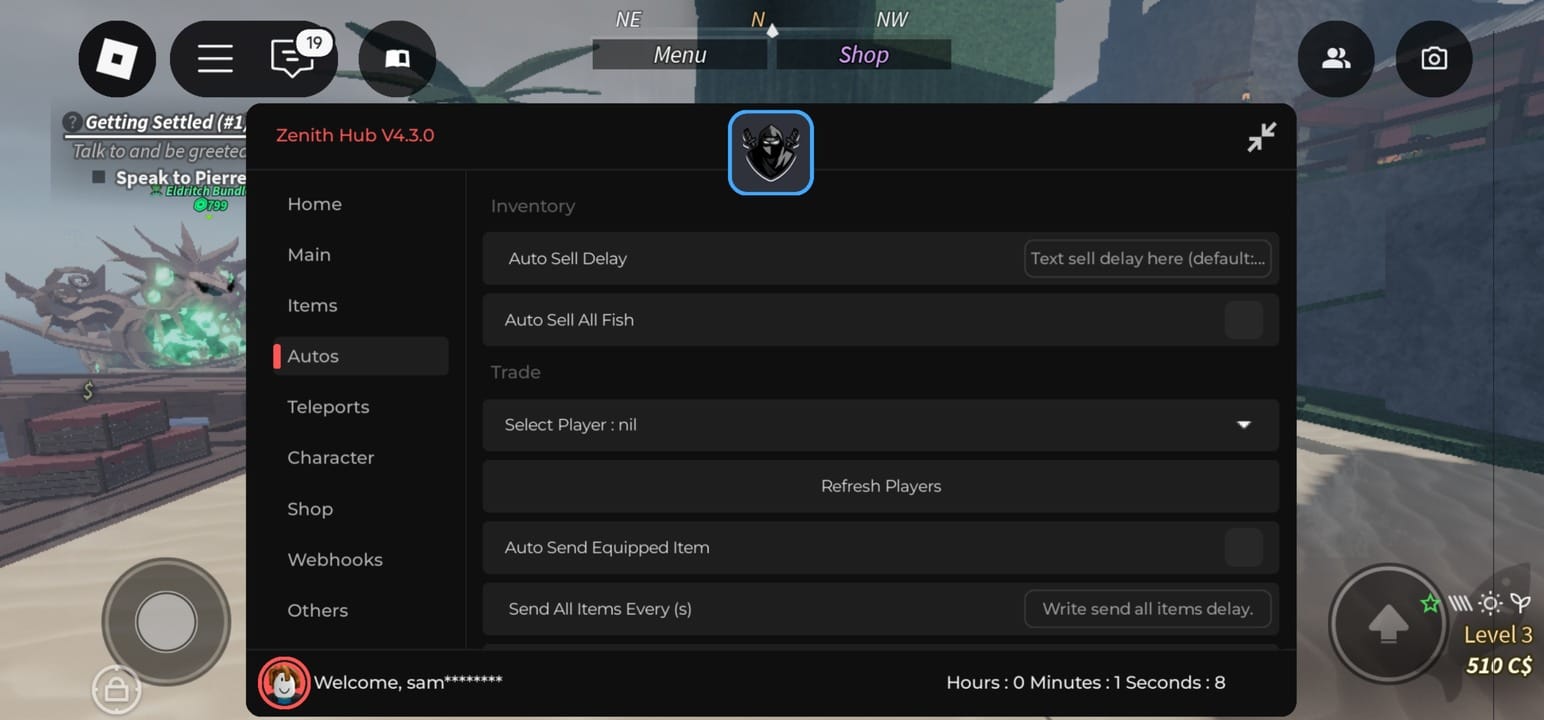
Task: Collapse the Zenith Hub window
Action: click(1261, 137)
